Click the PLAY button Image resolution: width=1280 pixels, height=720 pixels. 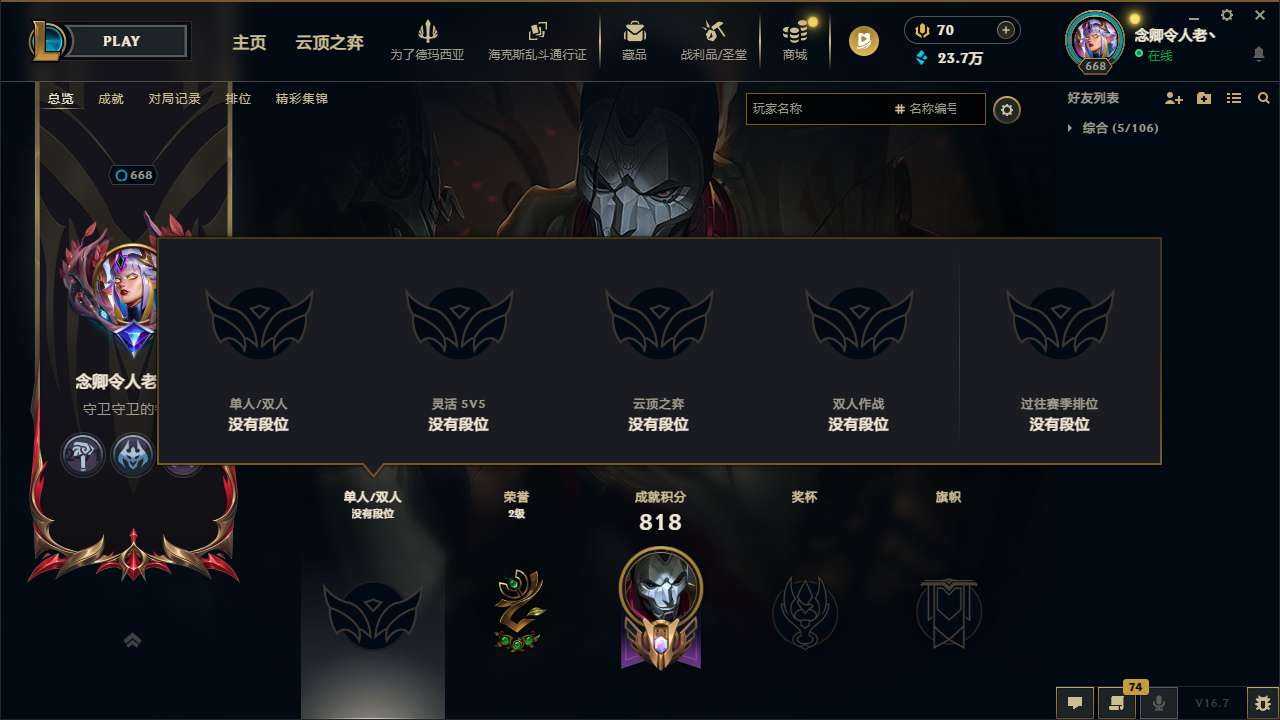(x=122, y=41)
